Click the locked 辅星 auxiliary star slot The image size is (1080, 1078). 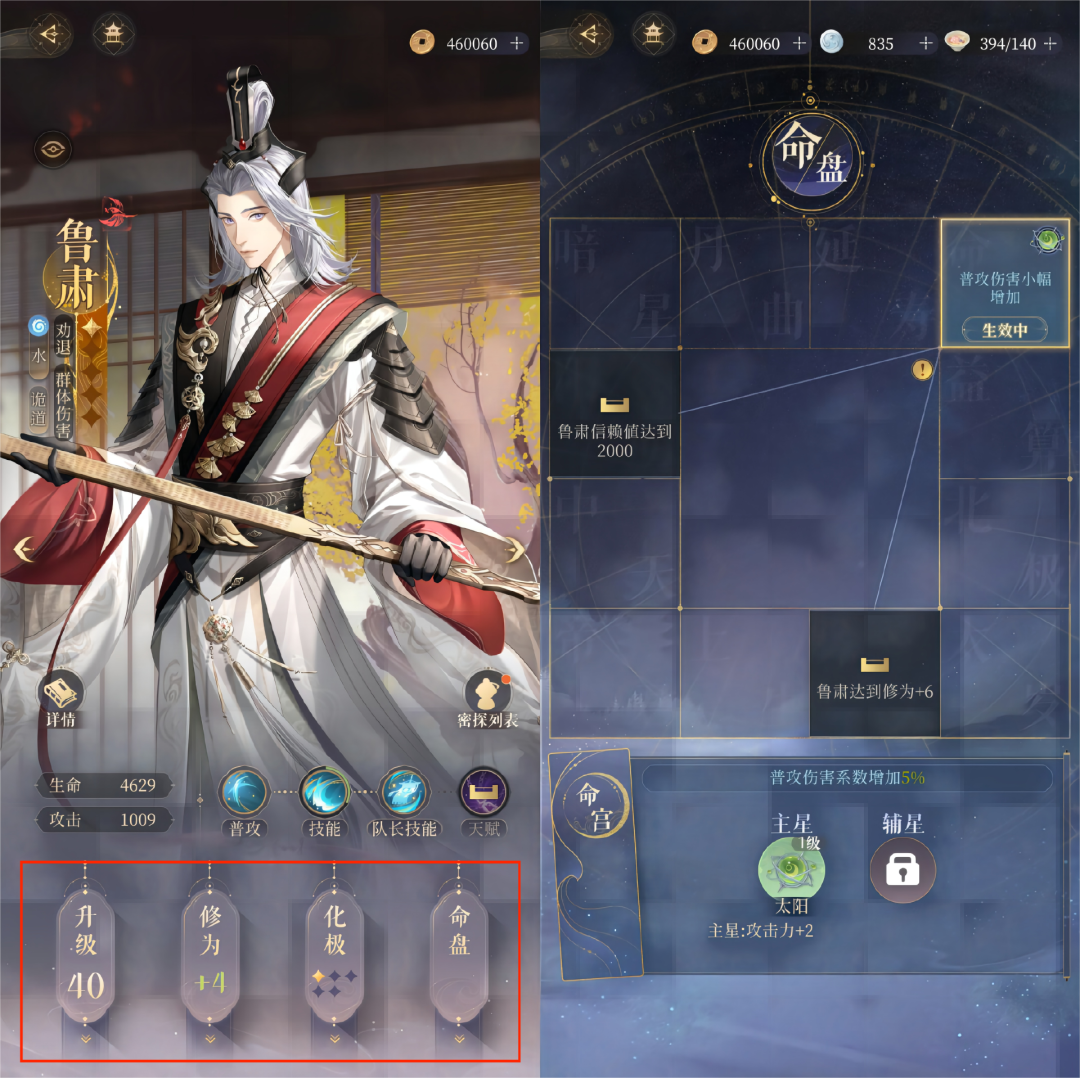[x=902, y=870]
